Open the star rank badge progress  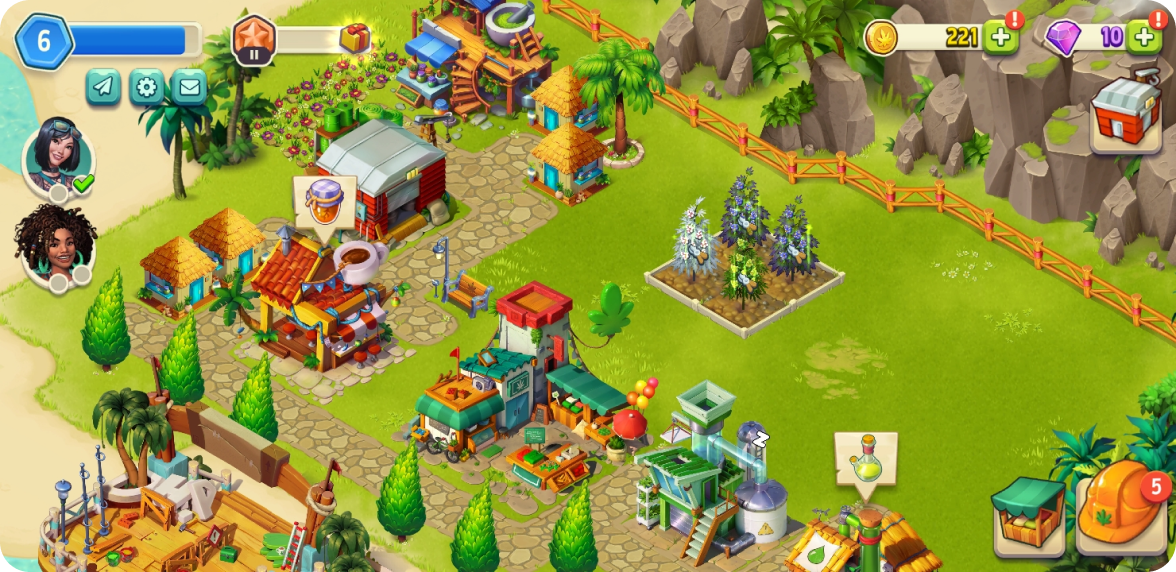(254, 40)
